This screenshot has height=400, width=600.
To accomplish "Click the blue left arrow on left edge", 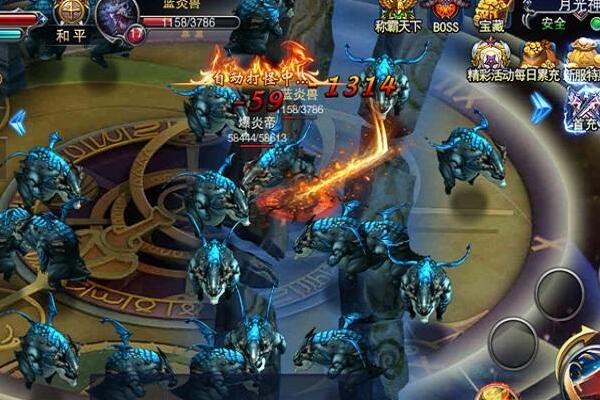I will 17,121.
